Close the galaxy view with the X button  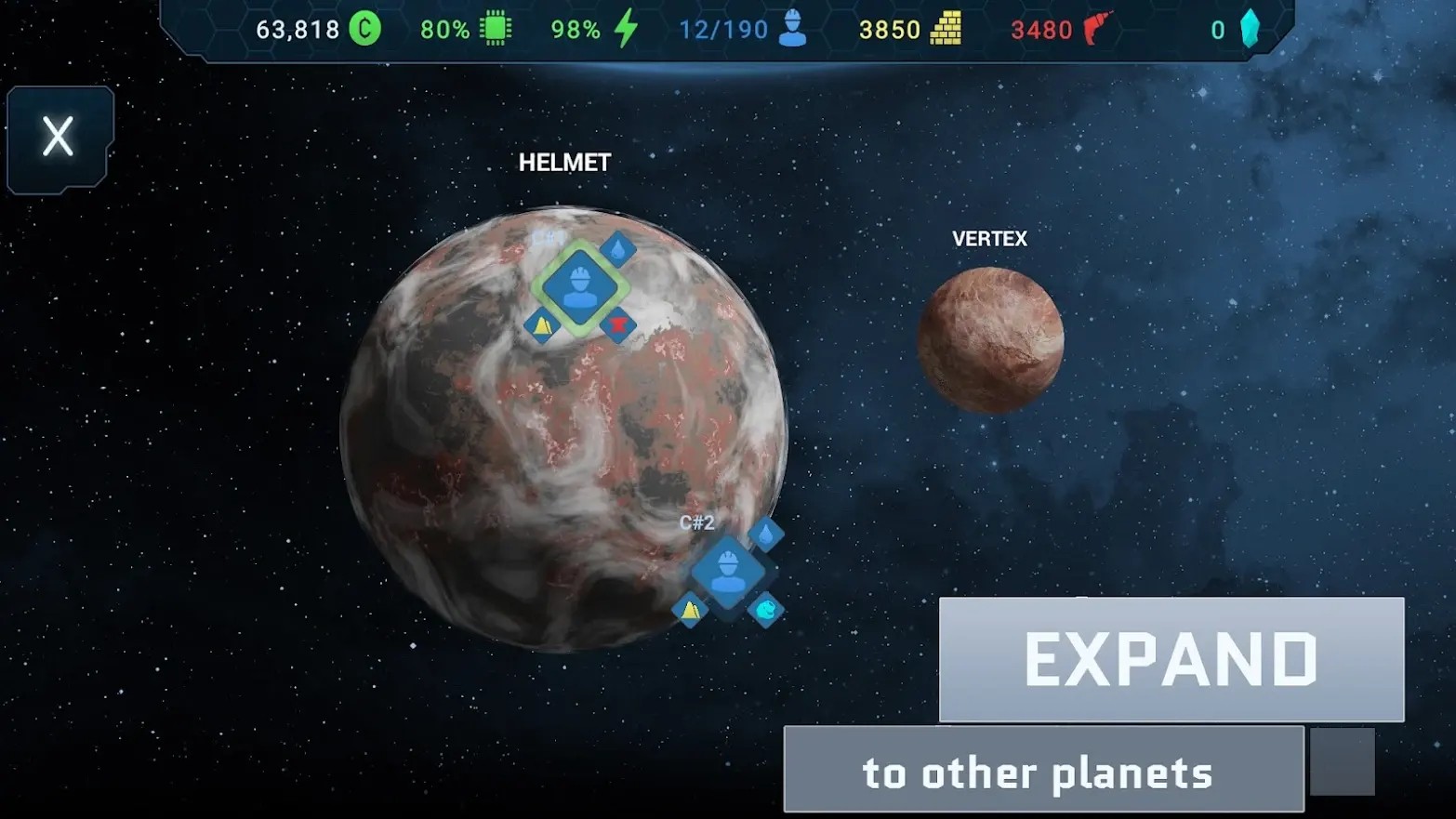58,137
